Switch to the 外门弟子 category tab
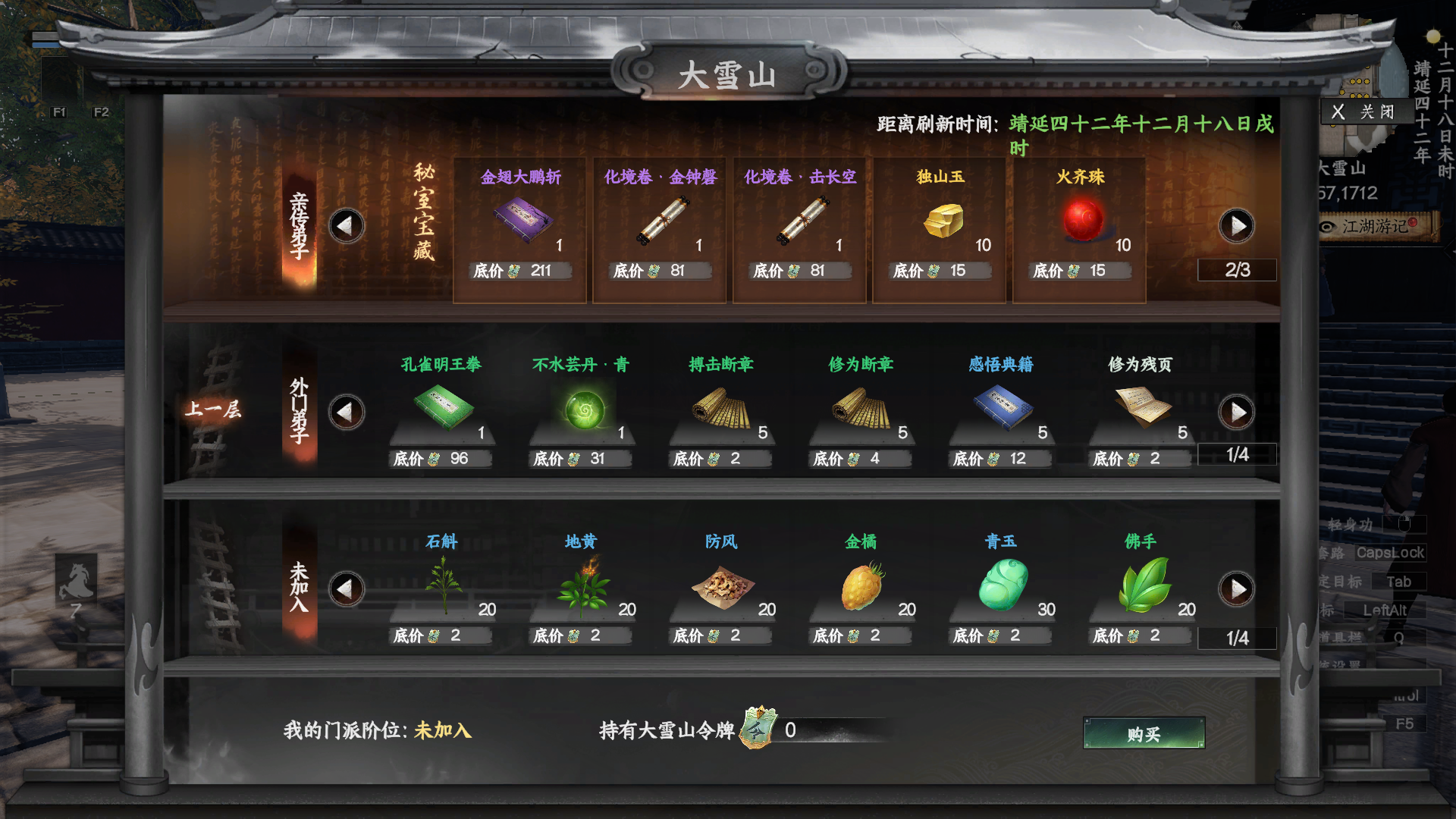Viewport: 1456px width, 819px height. (299, 413)
